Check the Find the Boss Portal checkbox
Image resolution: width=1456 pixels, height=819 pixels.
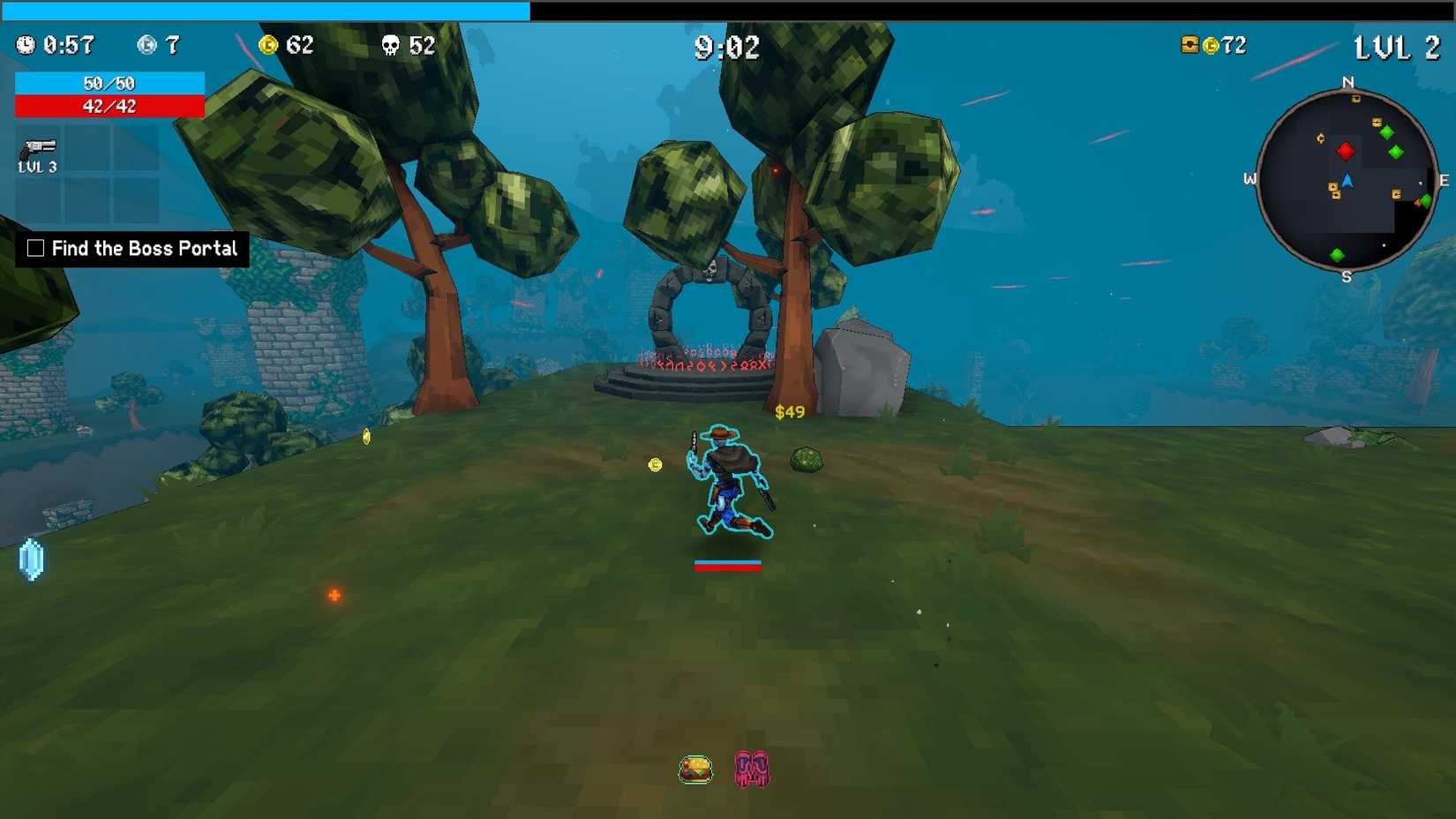[x=34, y=248]
